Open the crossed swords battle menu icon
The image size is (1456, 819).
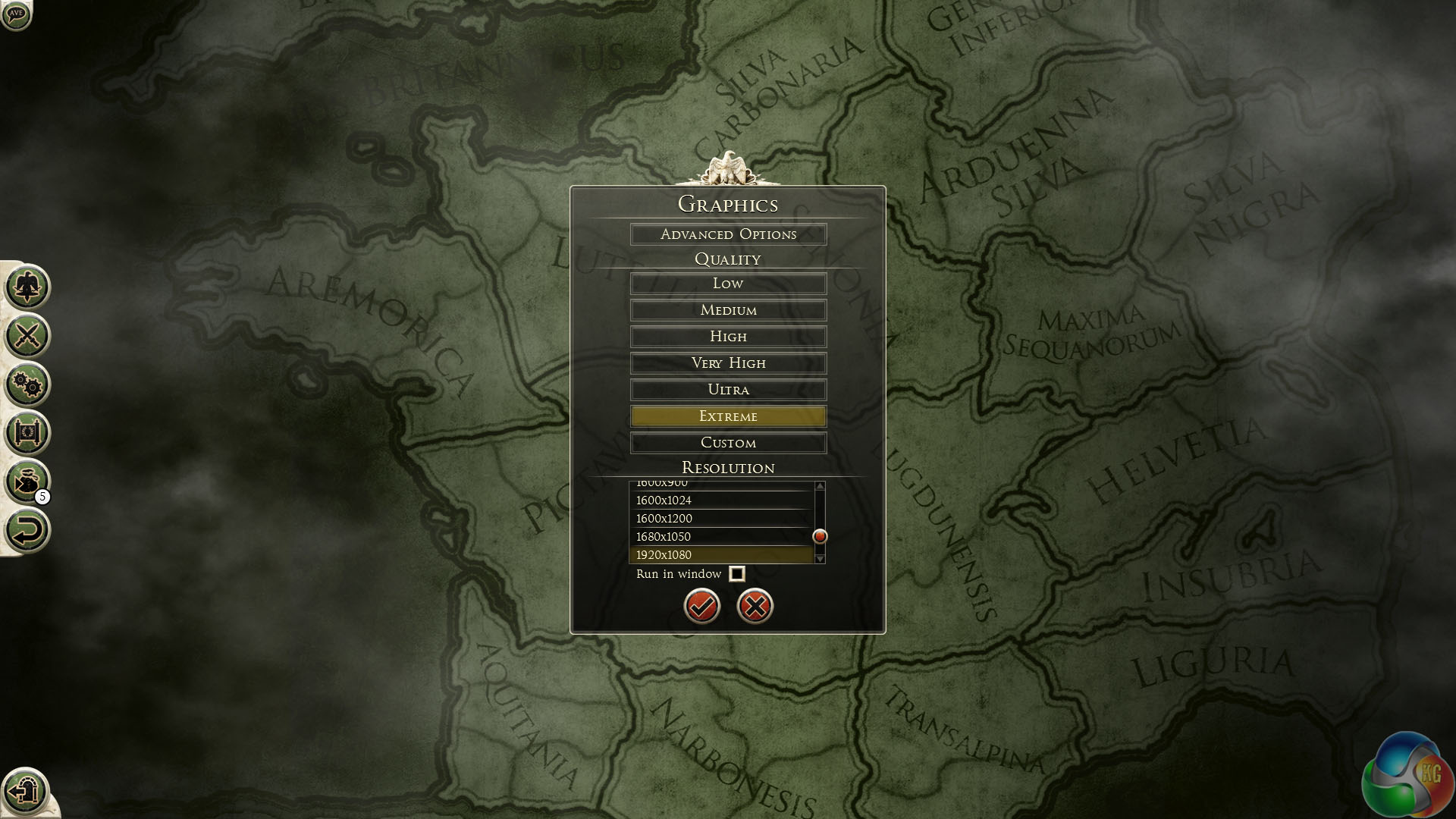pyautogui.click(x=27, y=335)
